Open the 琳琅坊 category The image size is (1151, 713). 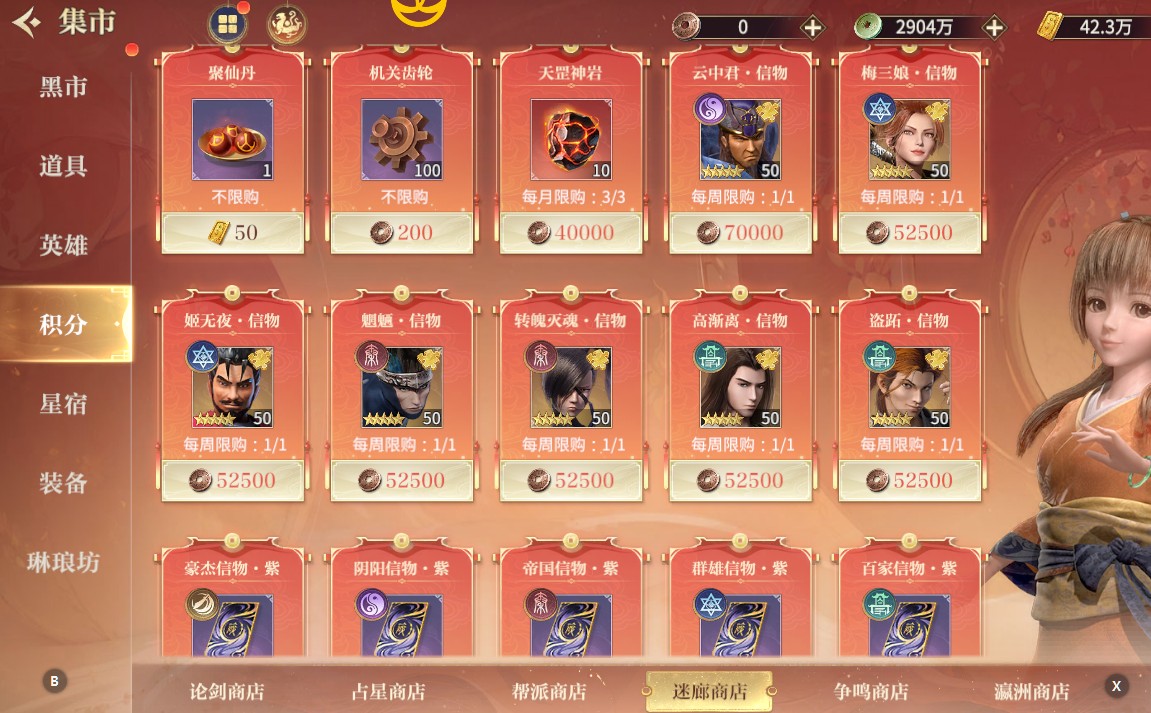(63, 562)
